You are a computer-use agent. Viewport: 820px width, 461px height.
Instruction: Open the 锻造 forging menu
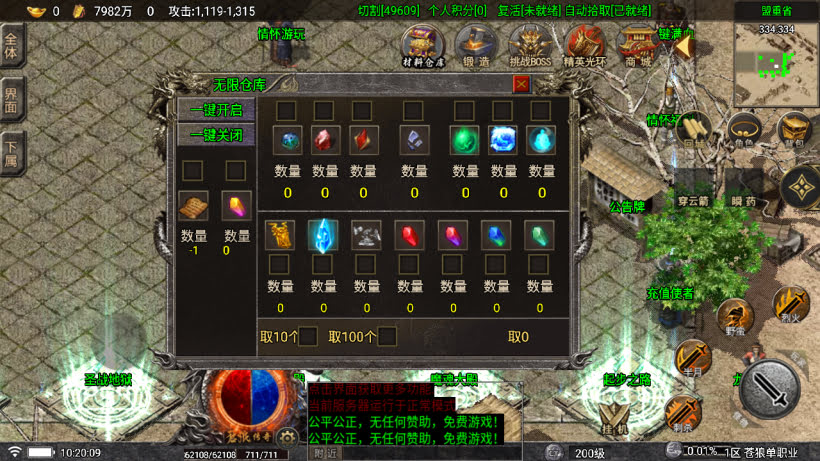coord(476,45)
